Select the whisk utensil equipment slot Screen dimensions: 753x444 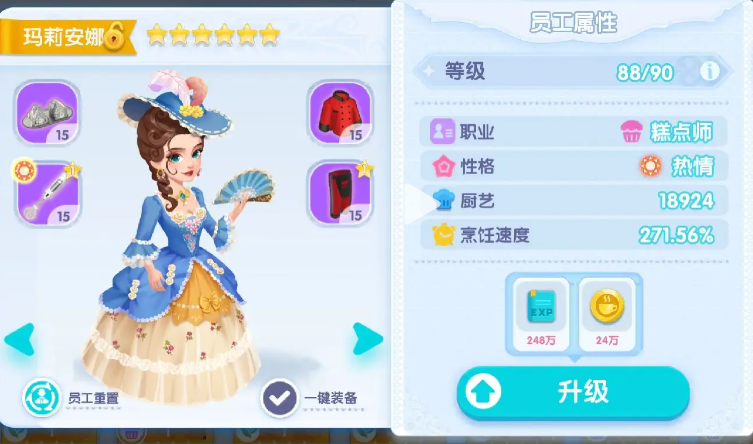click(x=47, y=192)
